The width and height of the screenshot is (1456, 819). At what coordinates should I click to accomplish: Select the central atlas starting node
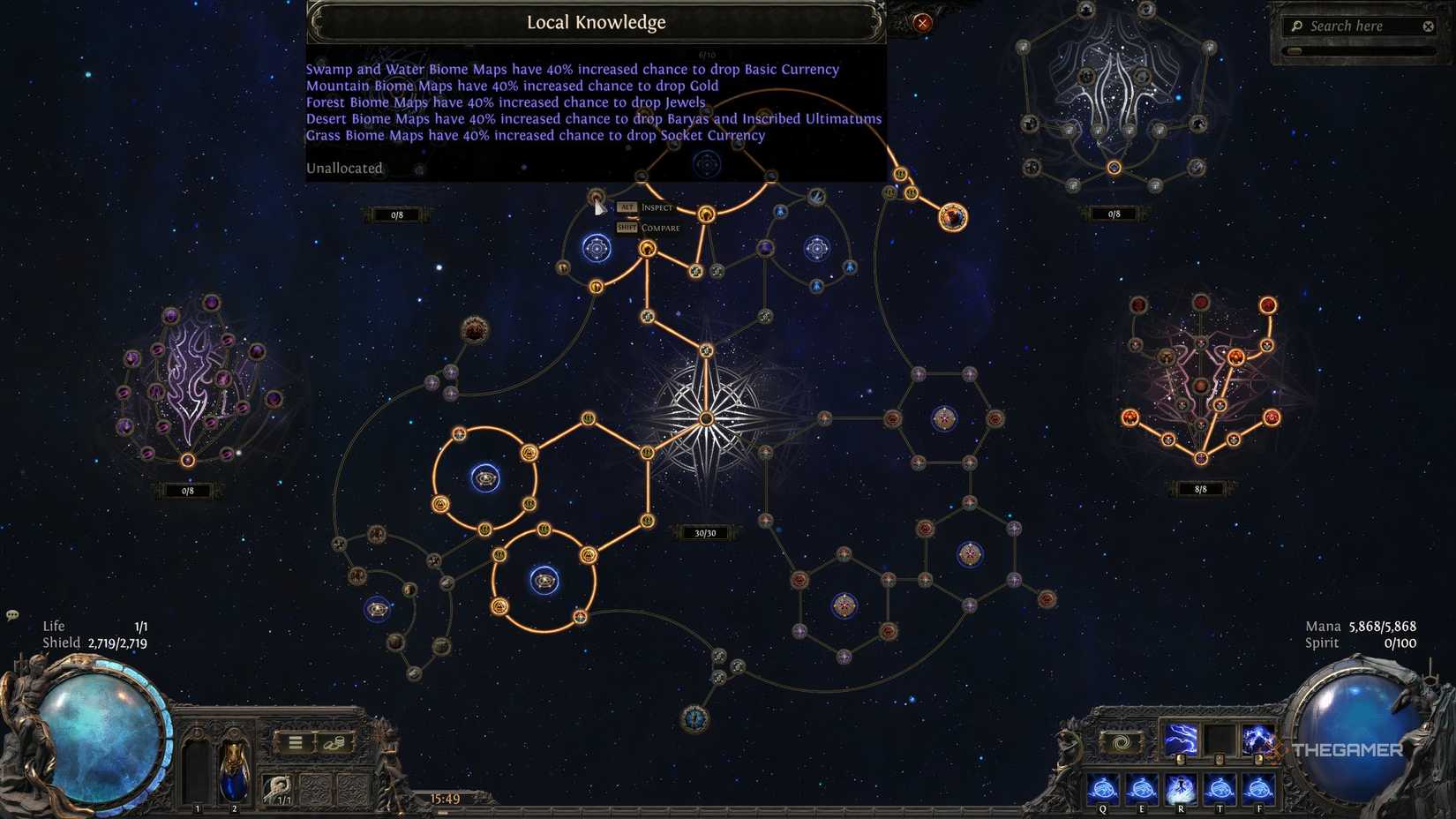[x=706, y=418]
